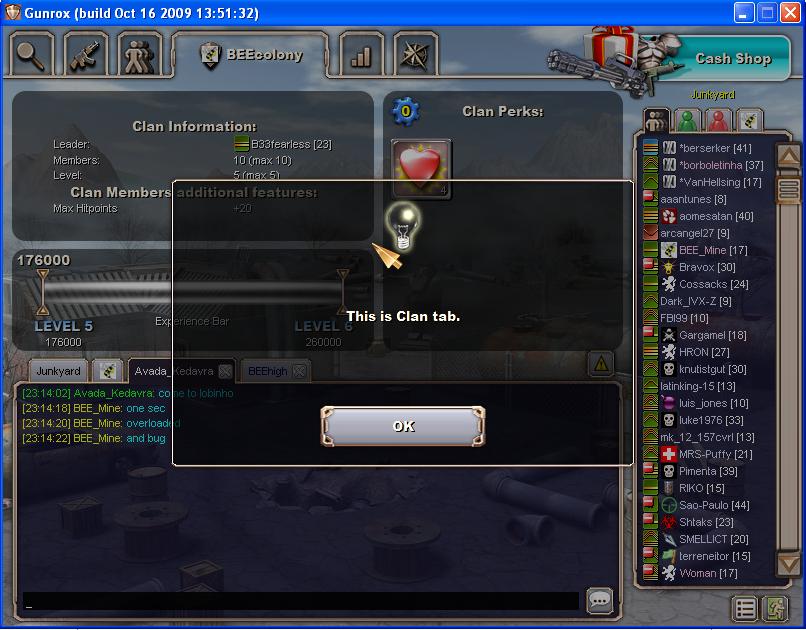This screenshot has height=630, width=806.
Task: Show the green player list filter tab
Action: pos(687,120)
